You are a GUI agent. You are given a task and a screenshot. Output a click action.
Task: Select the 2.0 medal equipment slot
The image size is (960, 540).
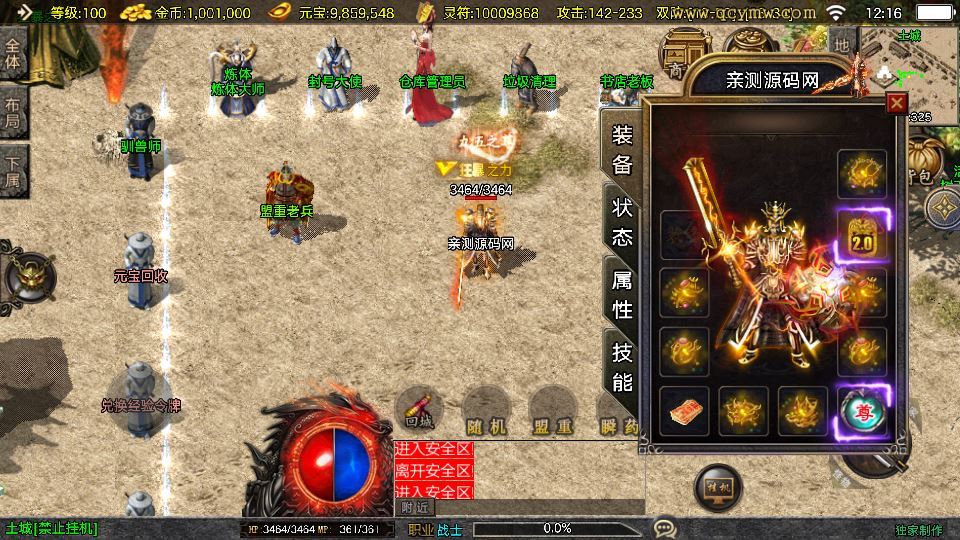tap(862, 236)
